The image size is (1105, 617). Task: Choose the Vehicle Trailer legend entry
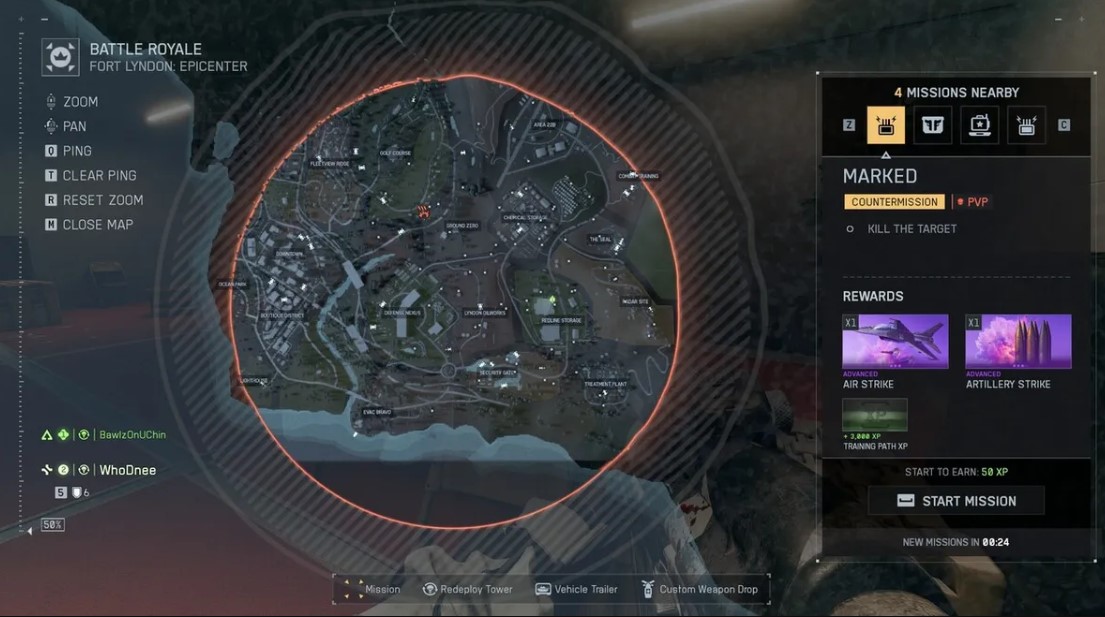[576, 590]
